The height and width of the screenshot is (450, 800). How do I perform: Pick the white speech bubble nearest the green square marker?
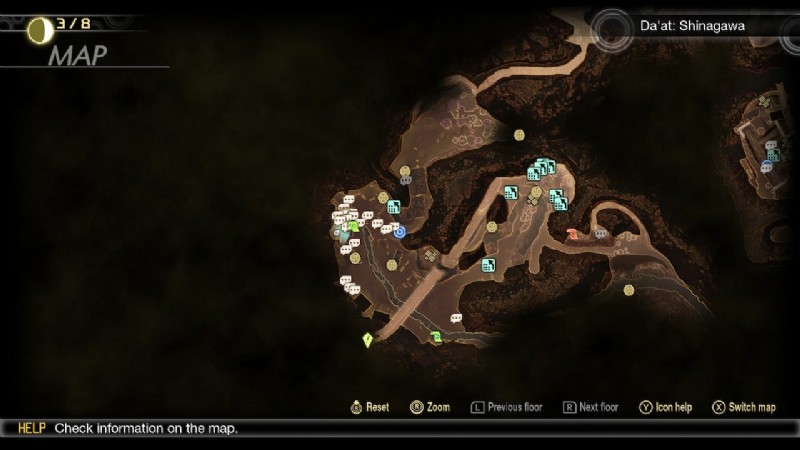pos(456,318)
